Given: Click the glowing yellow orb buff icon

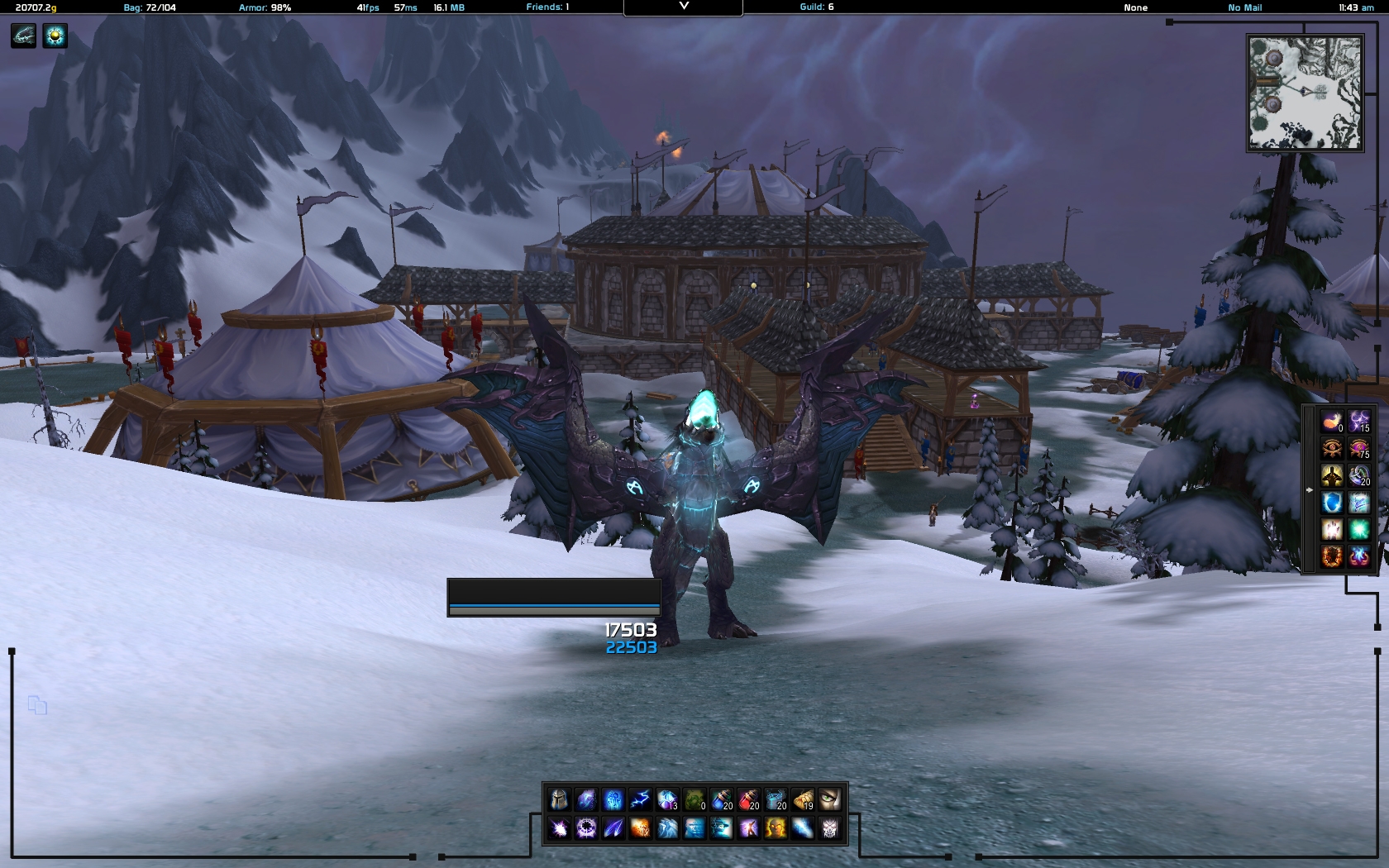Looking at the screenshot, I should click(55, 36).
